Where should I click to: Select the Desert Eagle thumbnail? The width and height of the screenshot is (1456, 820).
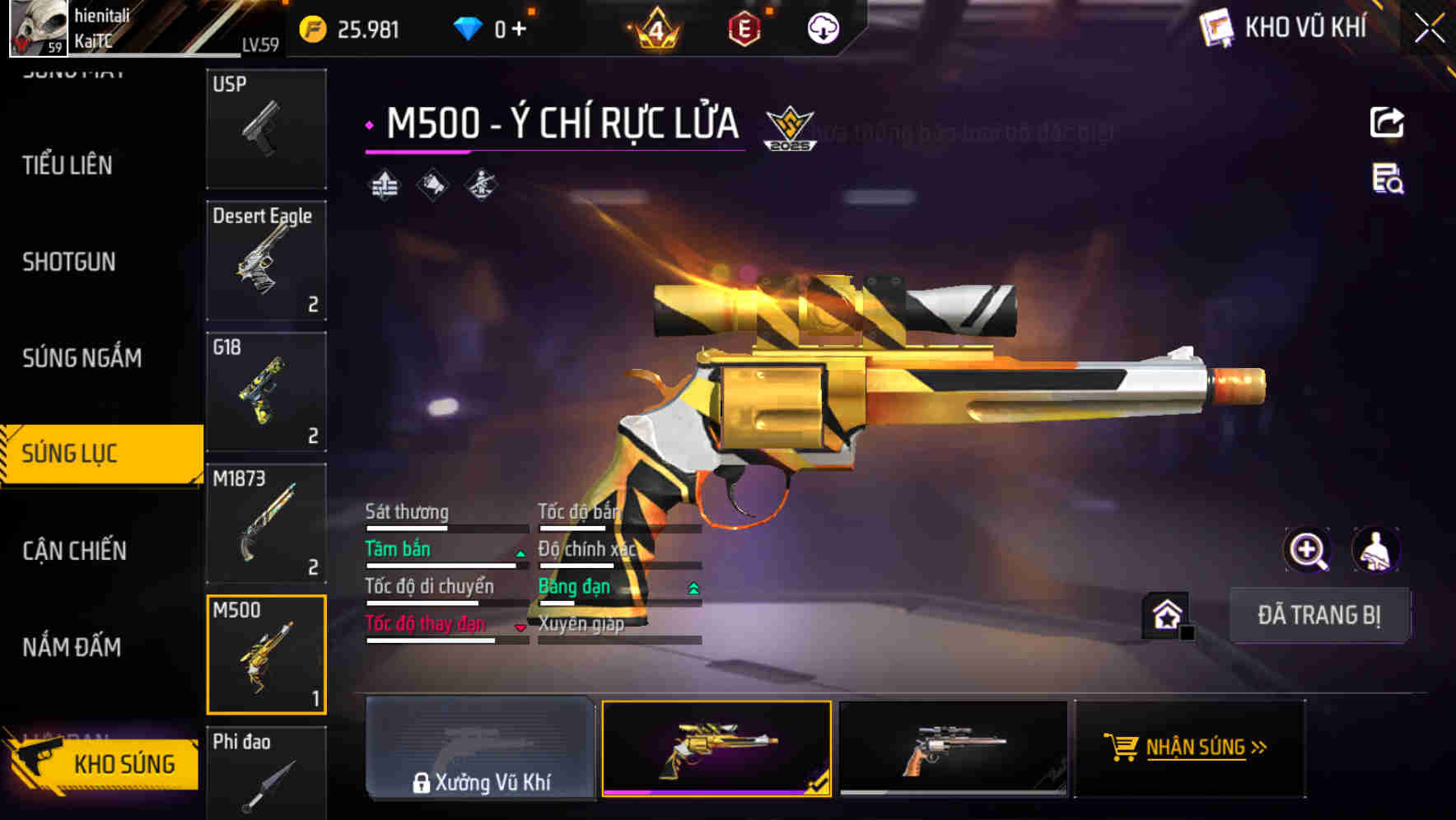(266, 260)
